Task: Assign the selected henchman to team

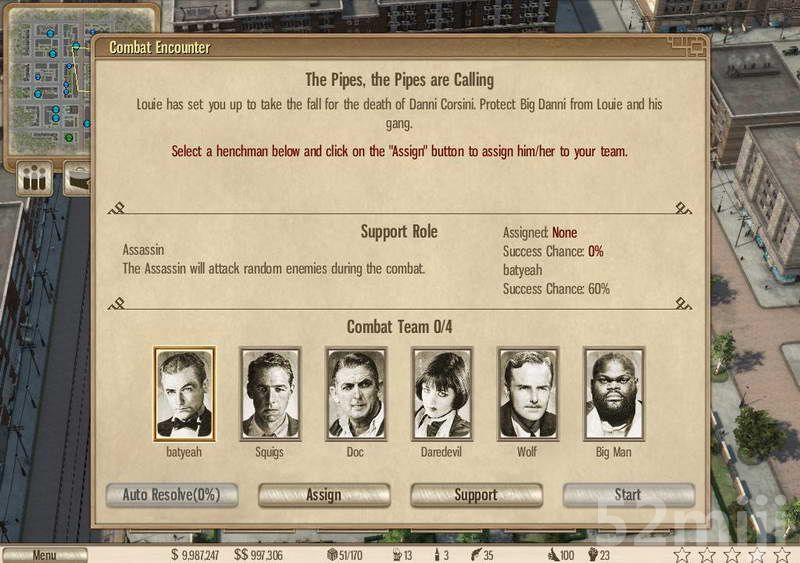Action: [x=324, y=495]
